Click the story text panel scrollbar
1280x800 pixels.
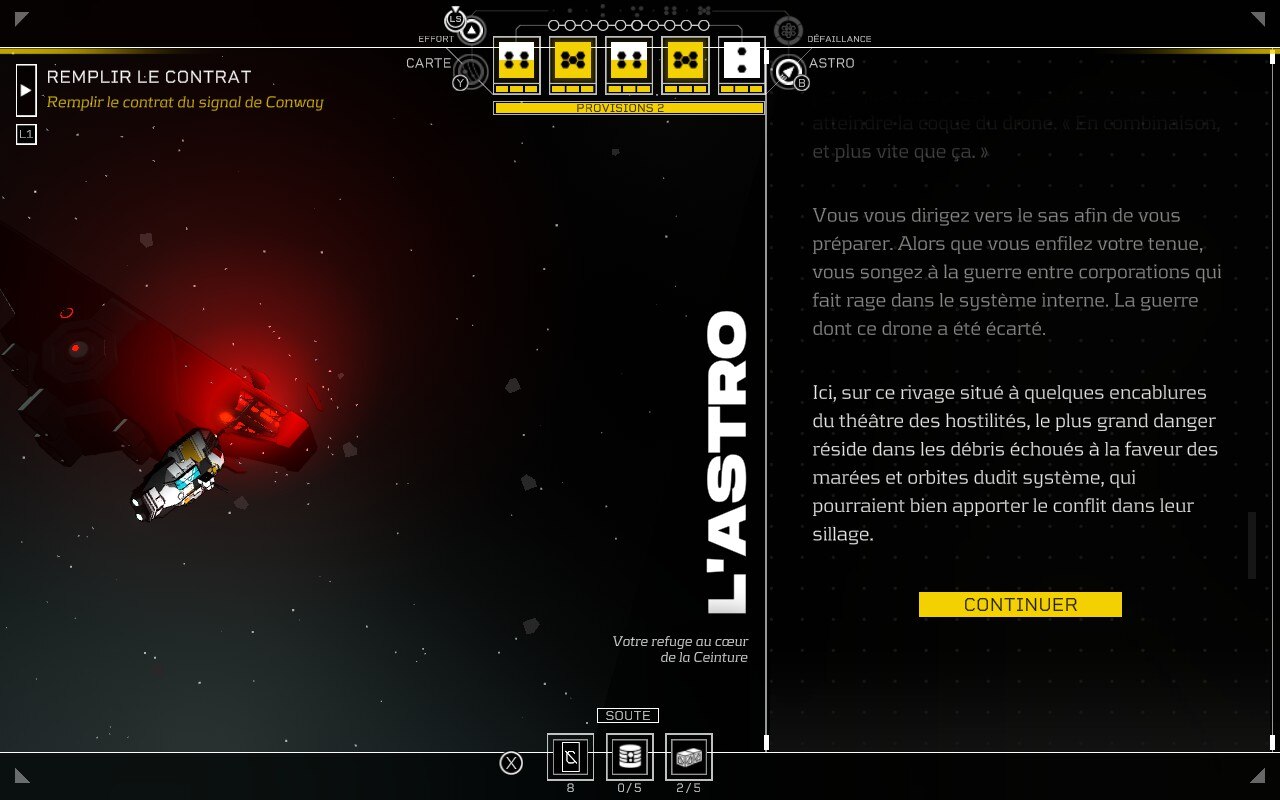click(x=1251, y=545)
